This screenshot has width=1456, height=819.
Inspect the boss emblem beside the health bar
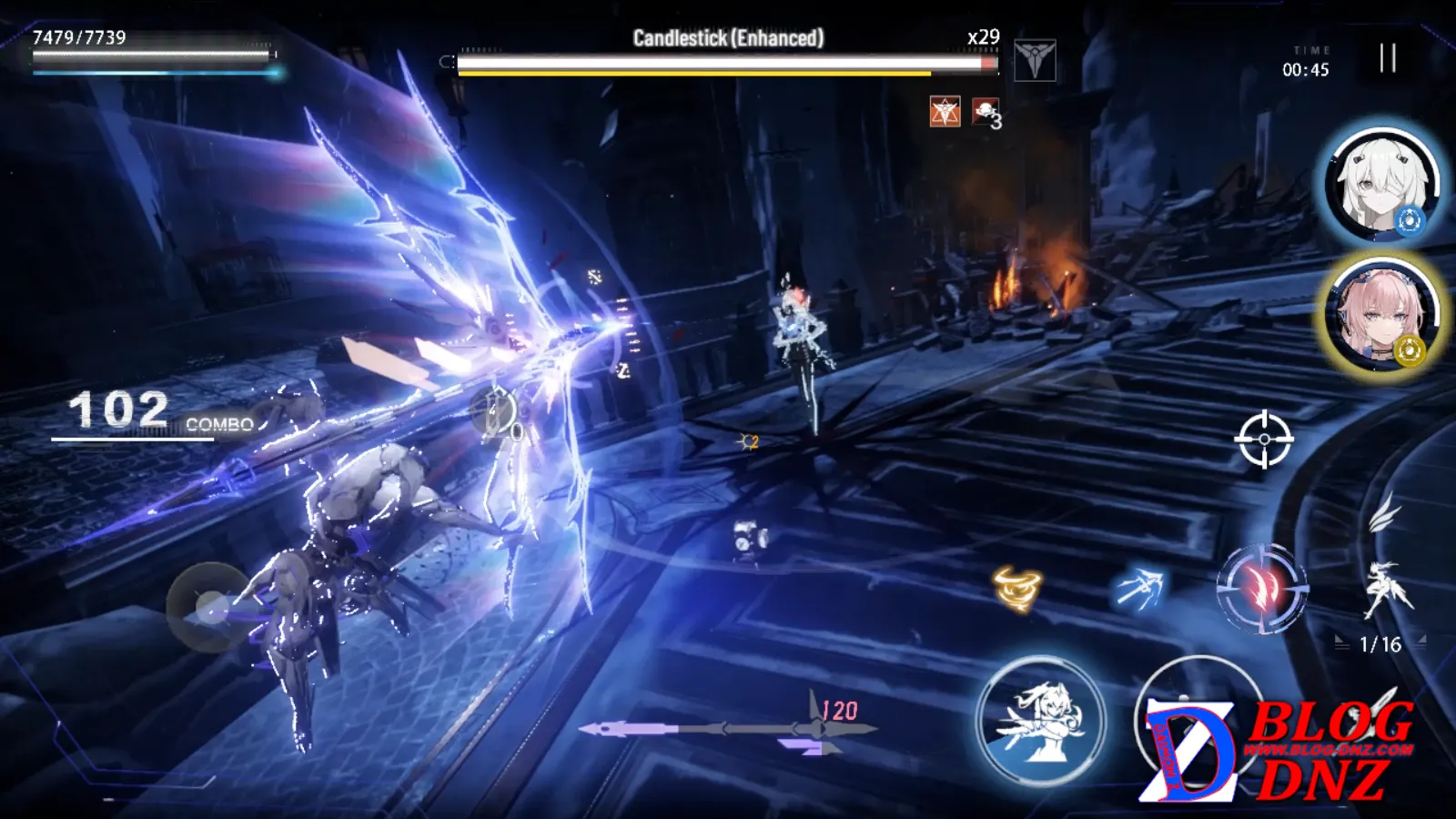click(1035, 60)
